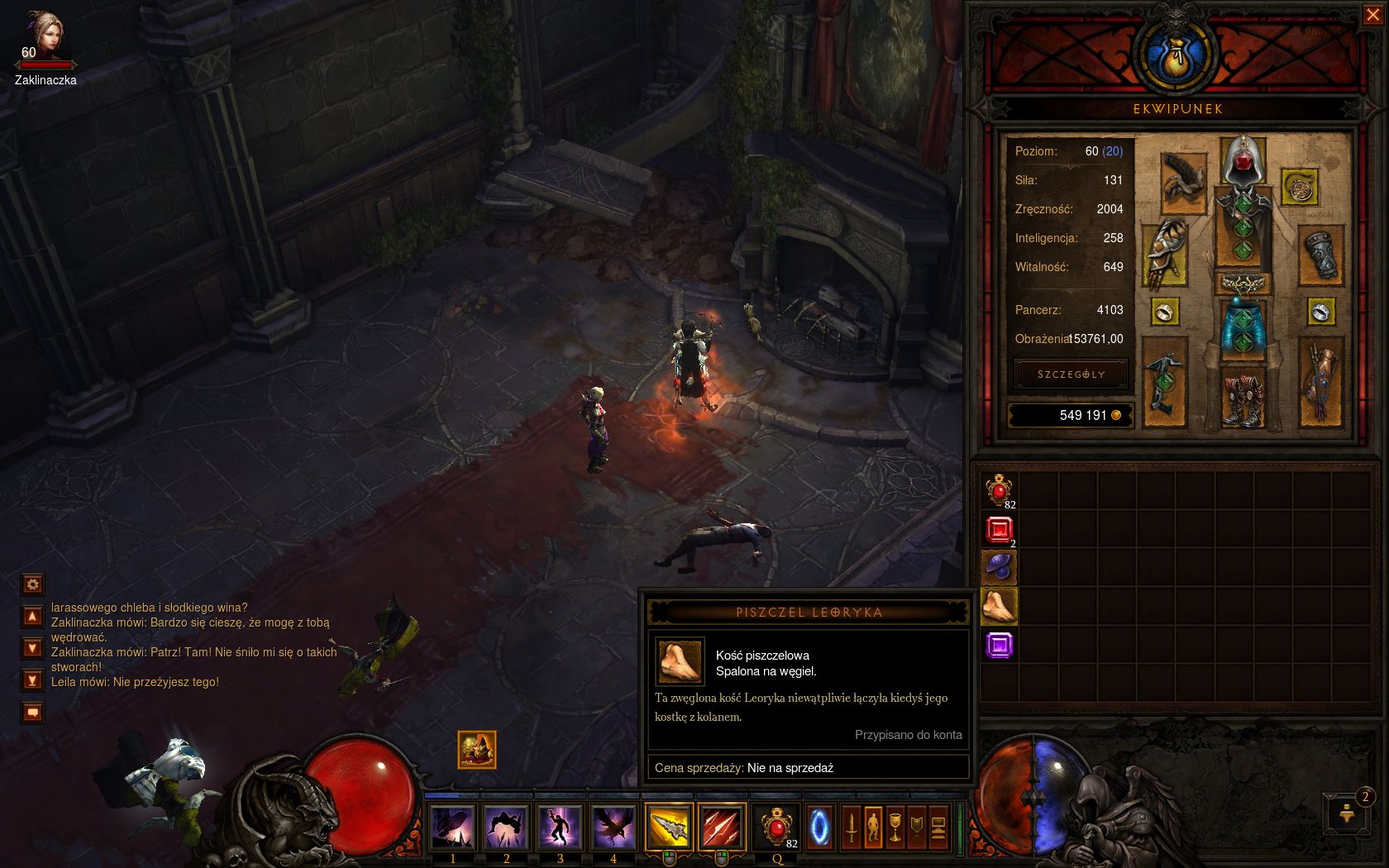1389x868 pixels.
Task: Select the purple gem in inventory
Action: pos(999,645)
